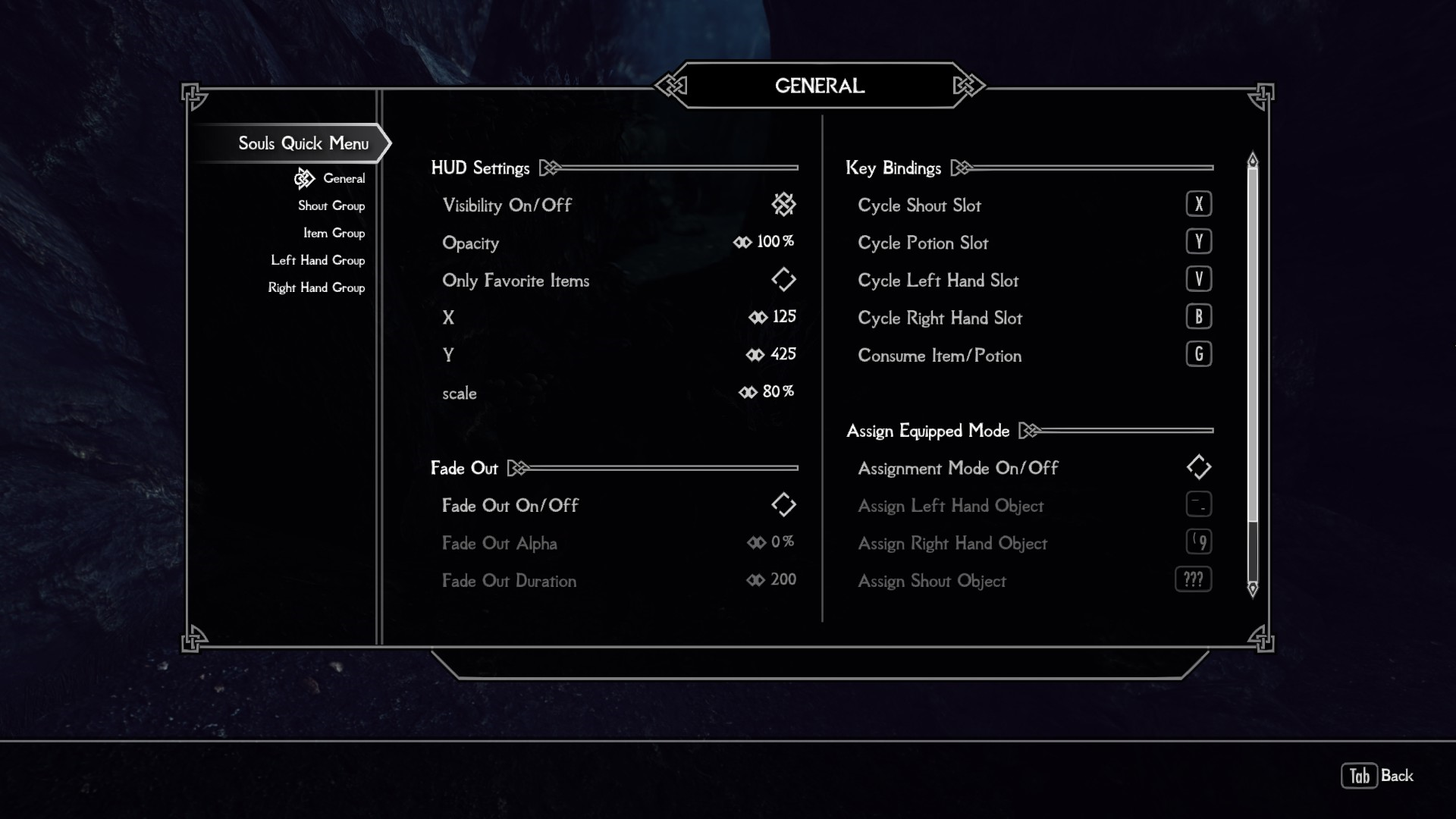
Task: Toggle HUD Visibility On/Off
Action: (x=784, y=204)
